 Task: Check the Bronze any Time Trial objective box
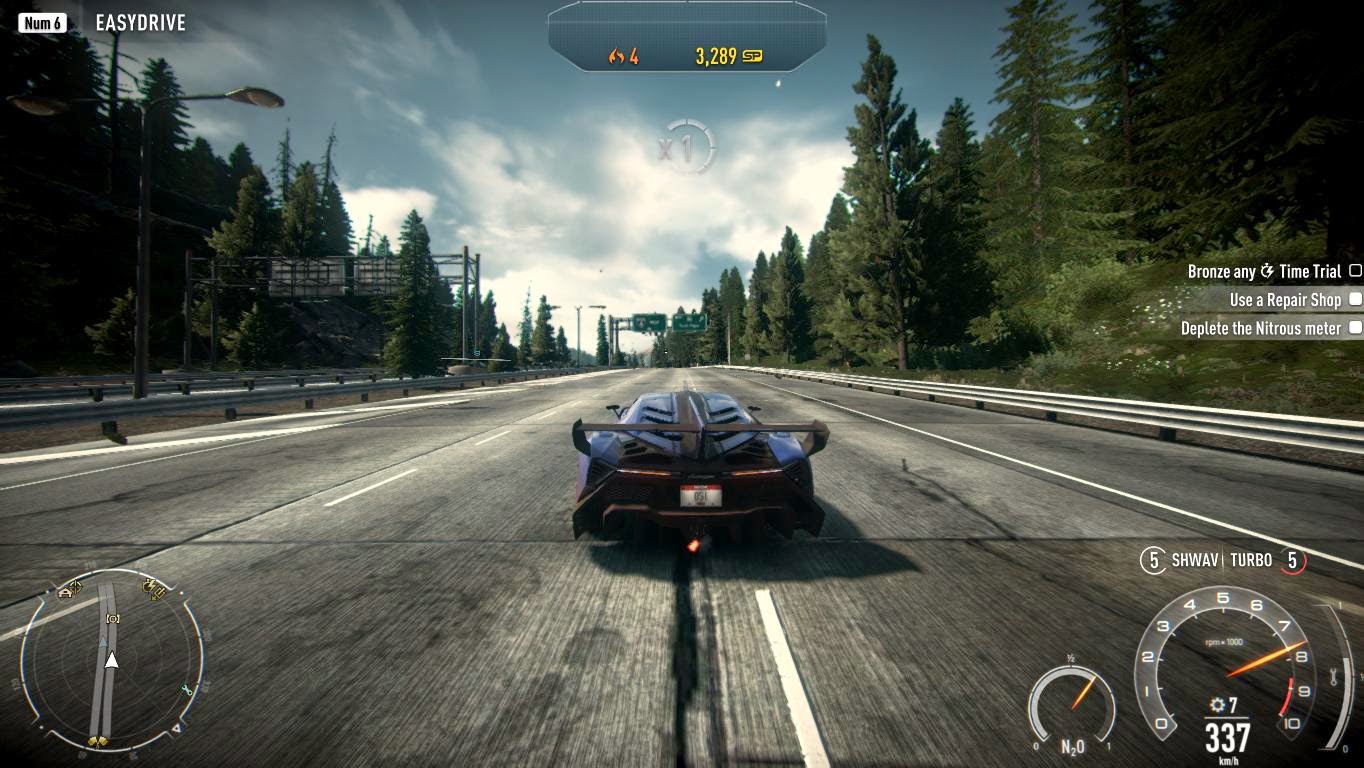click(x=1356, y=270)
